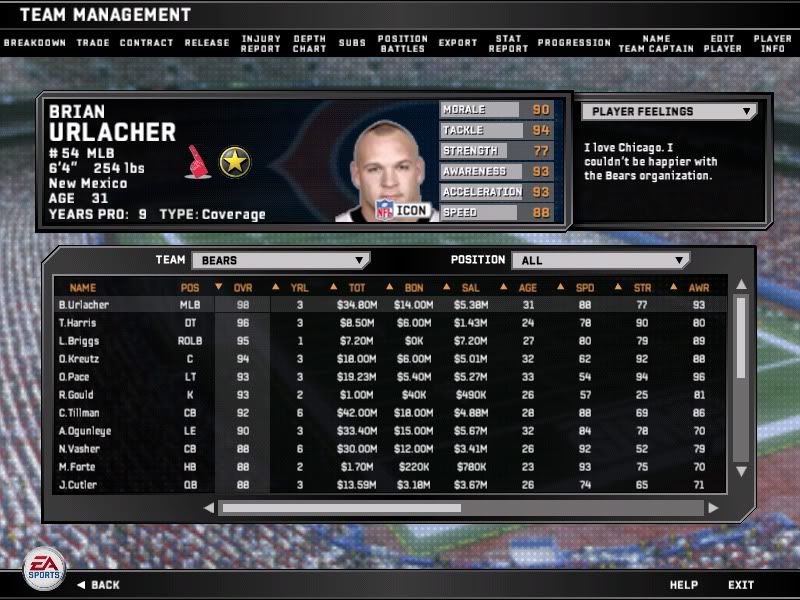Choose Release from the top menu
Image resolution: width=800 pixels, height=600 pixels.
click(x=207, y=43)
